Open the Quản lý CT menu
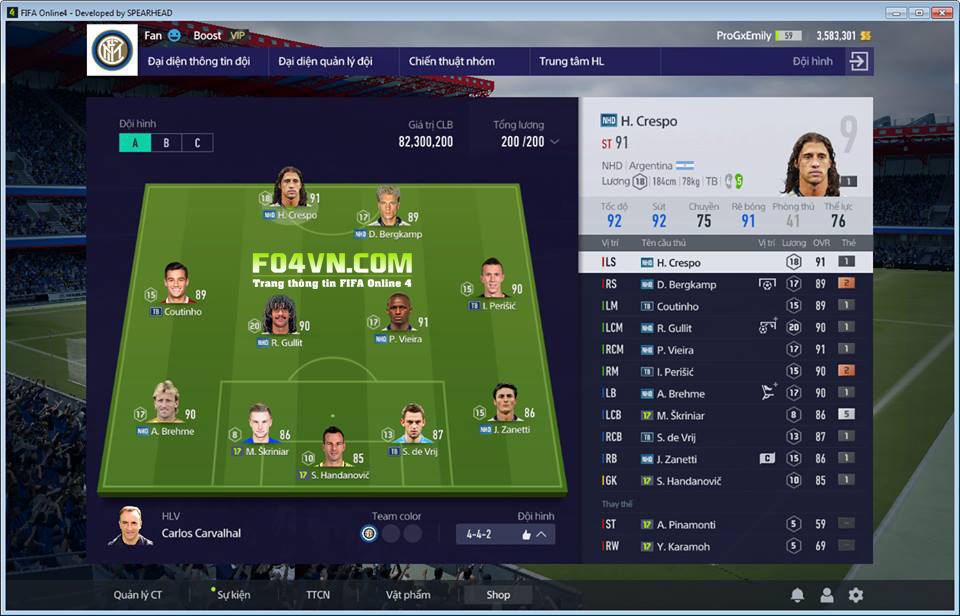This screenshot has height=616, width=960. point(138,595)
